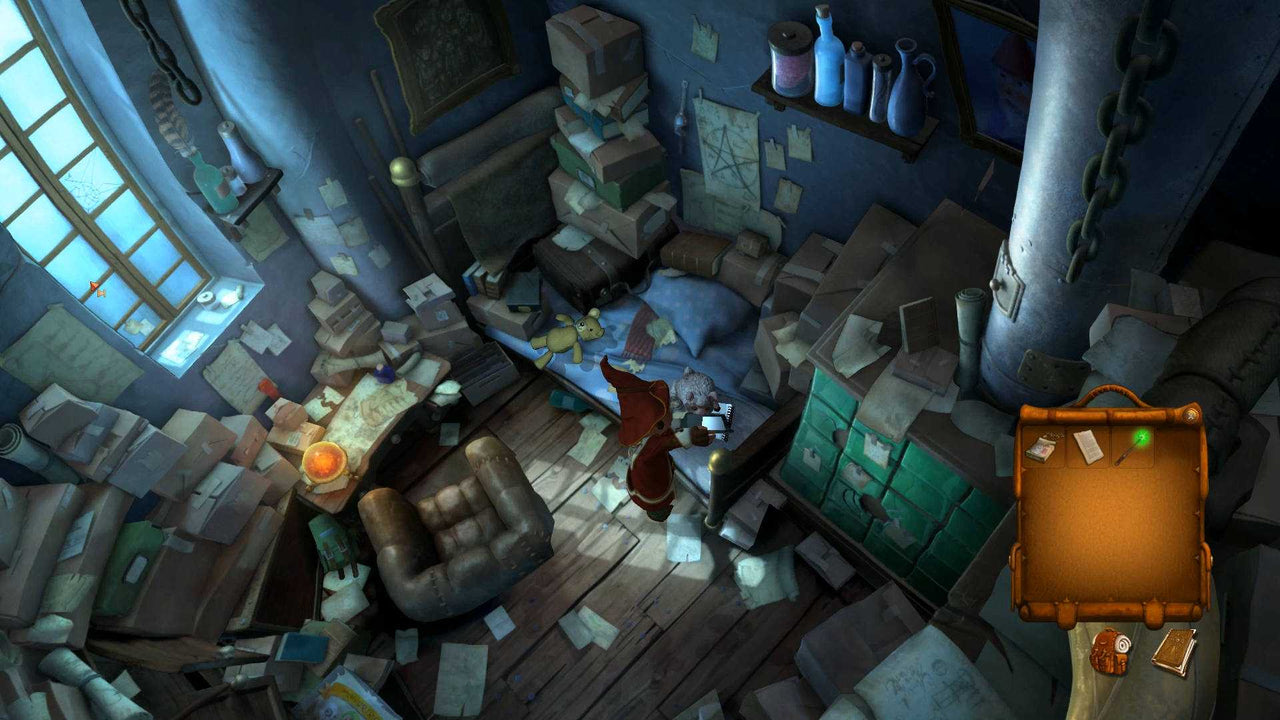Select the glowing magic wand from the inventory
The image size is (1280, 720).
point(1133,445)
